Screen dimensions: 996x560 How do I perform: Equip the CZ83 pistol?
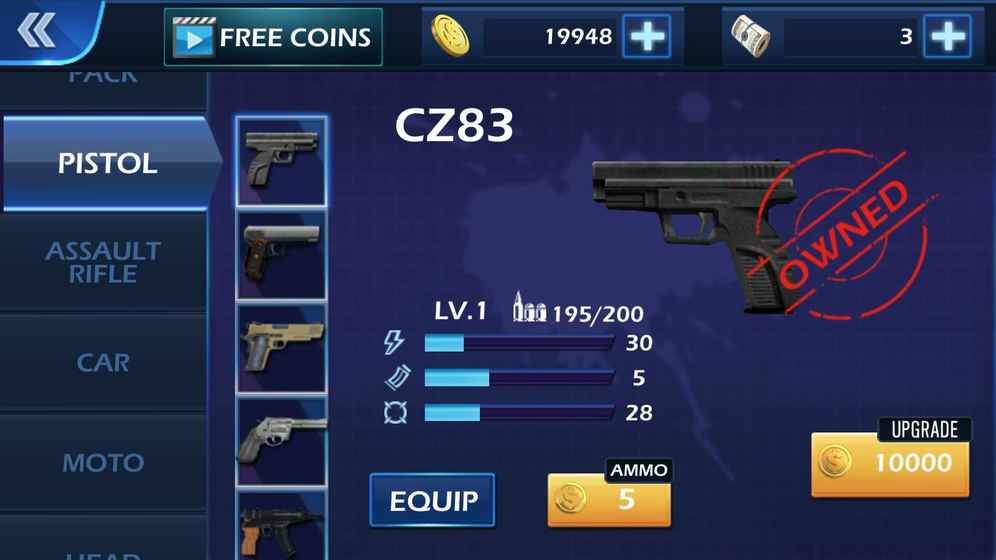432,500
